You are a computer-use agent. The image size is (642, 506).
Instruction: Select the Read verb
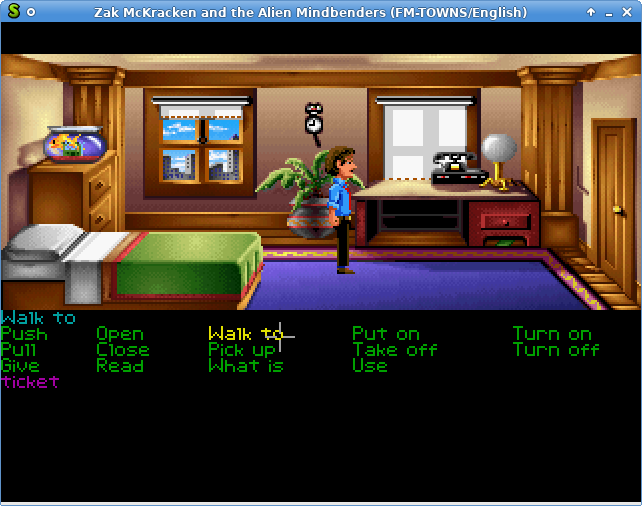[x=119, y=366]
